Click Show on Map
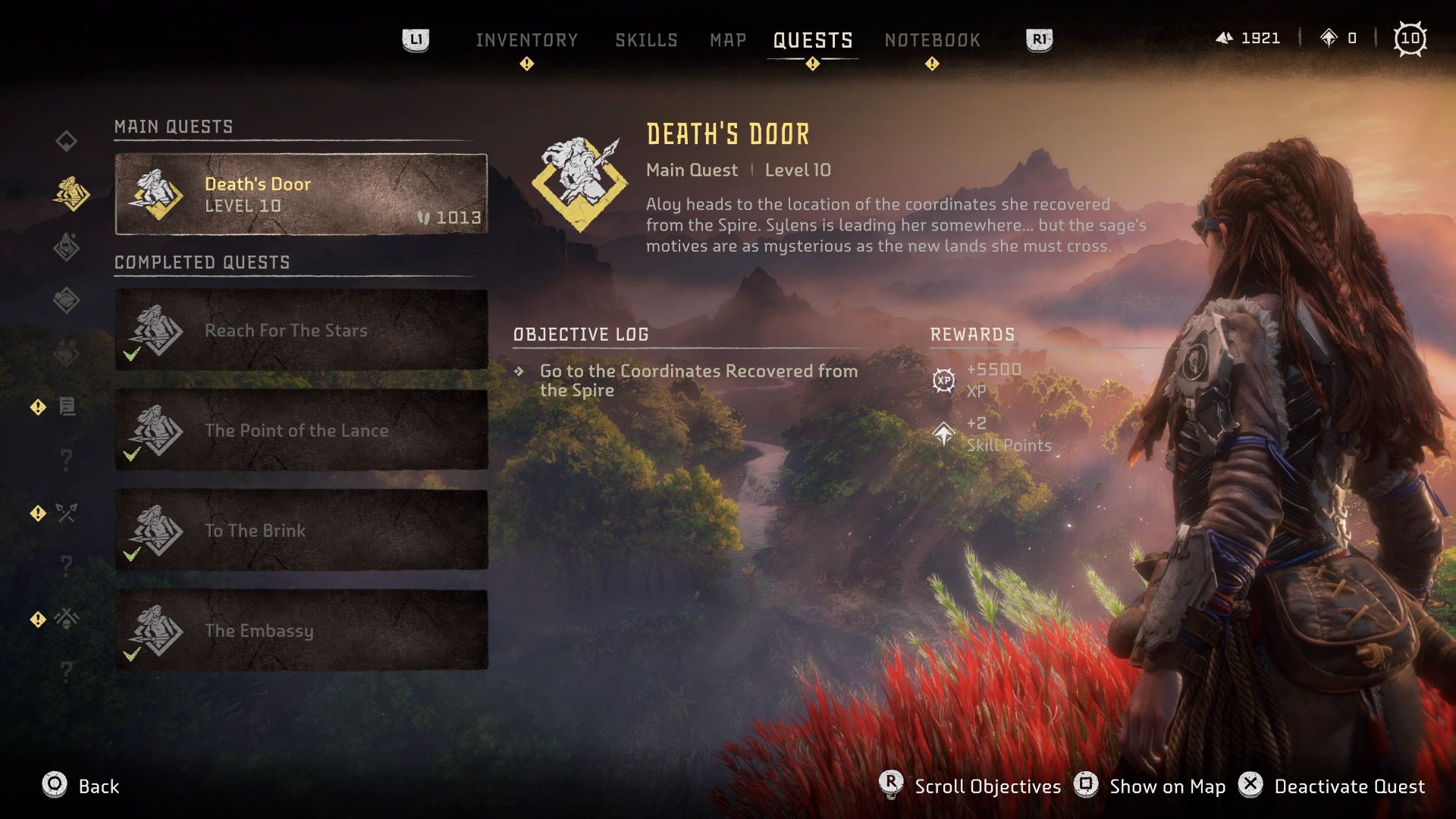The height and width of the screenshot is (819, 1456). 1166,786
